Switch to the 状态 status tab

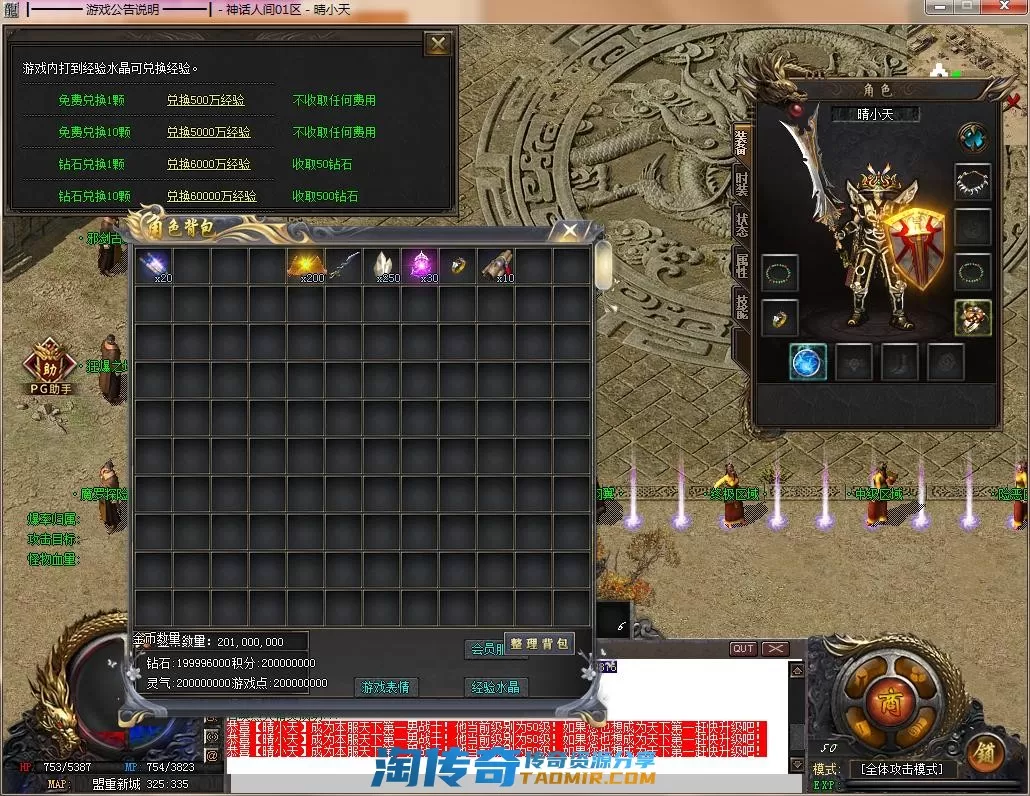[741, 224]
